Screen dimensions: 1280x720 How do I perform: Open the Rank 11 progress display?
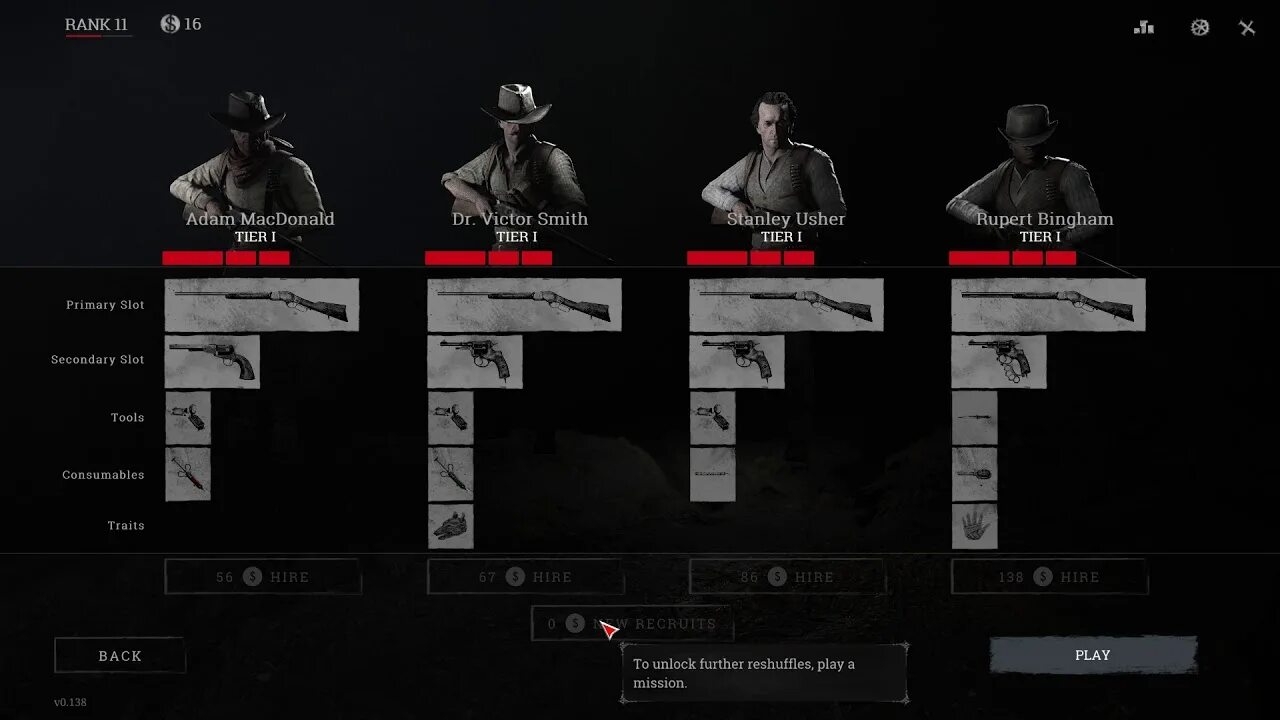97,25
